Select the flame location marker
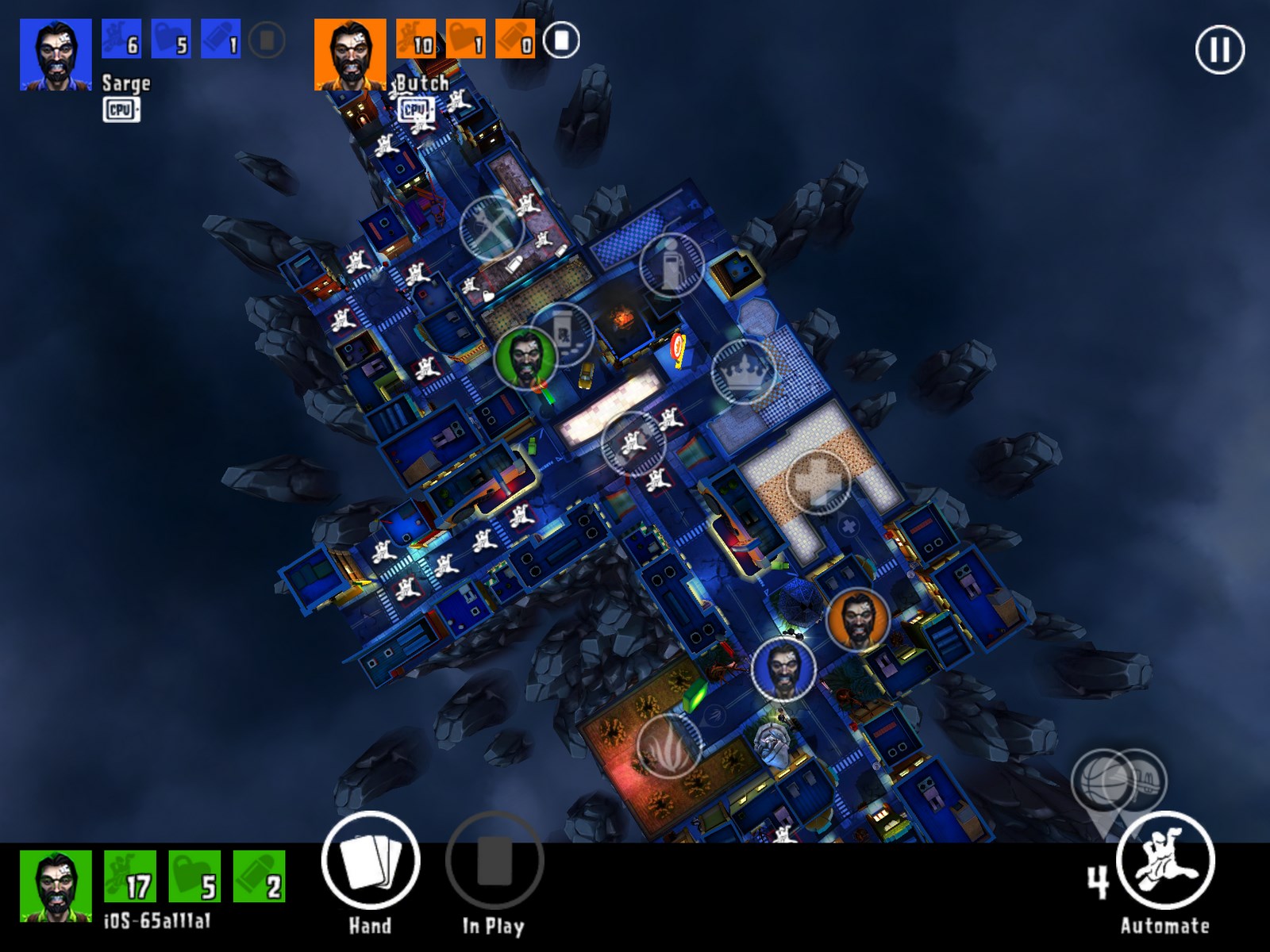The image size is (1270, 952). pos(669,746)
